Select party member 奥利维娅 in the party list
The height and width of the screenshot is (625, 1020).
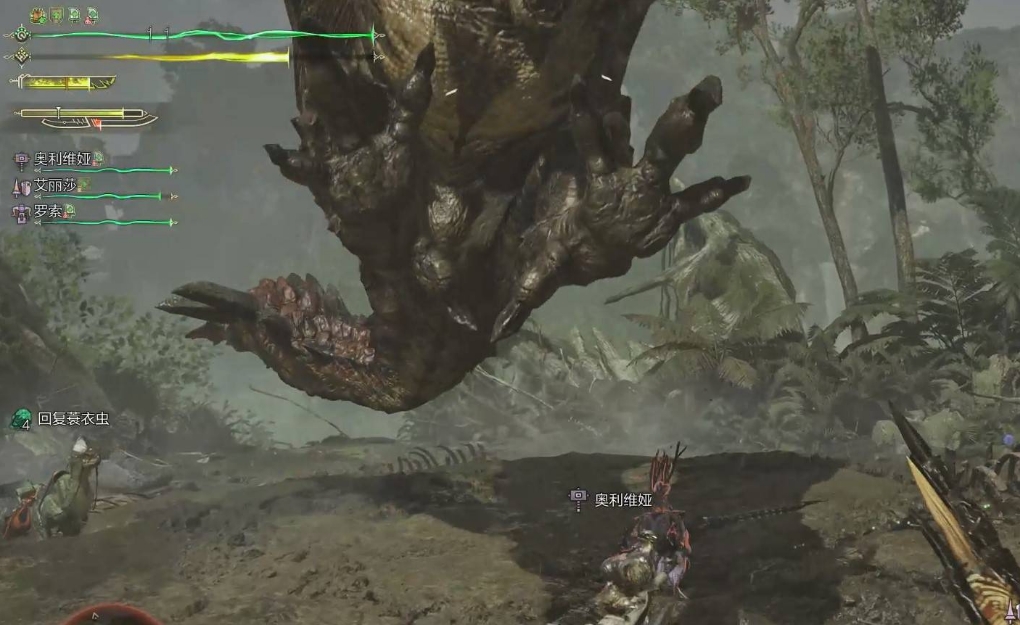[61, 159]
